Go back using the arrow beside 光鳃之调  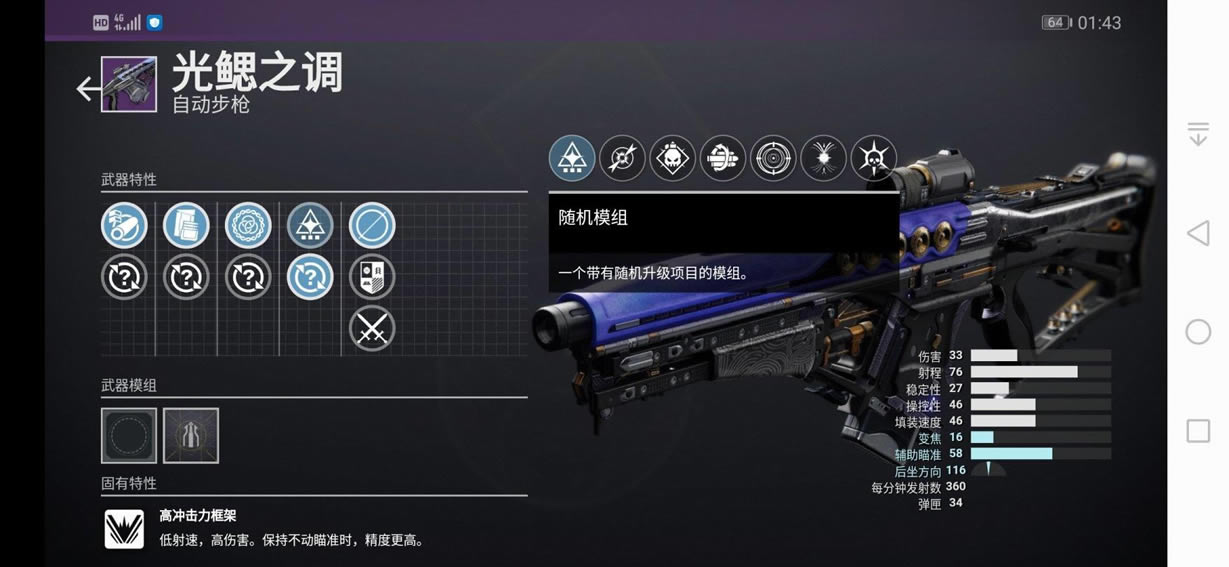click(88, 89)
